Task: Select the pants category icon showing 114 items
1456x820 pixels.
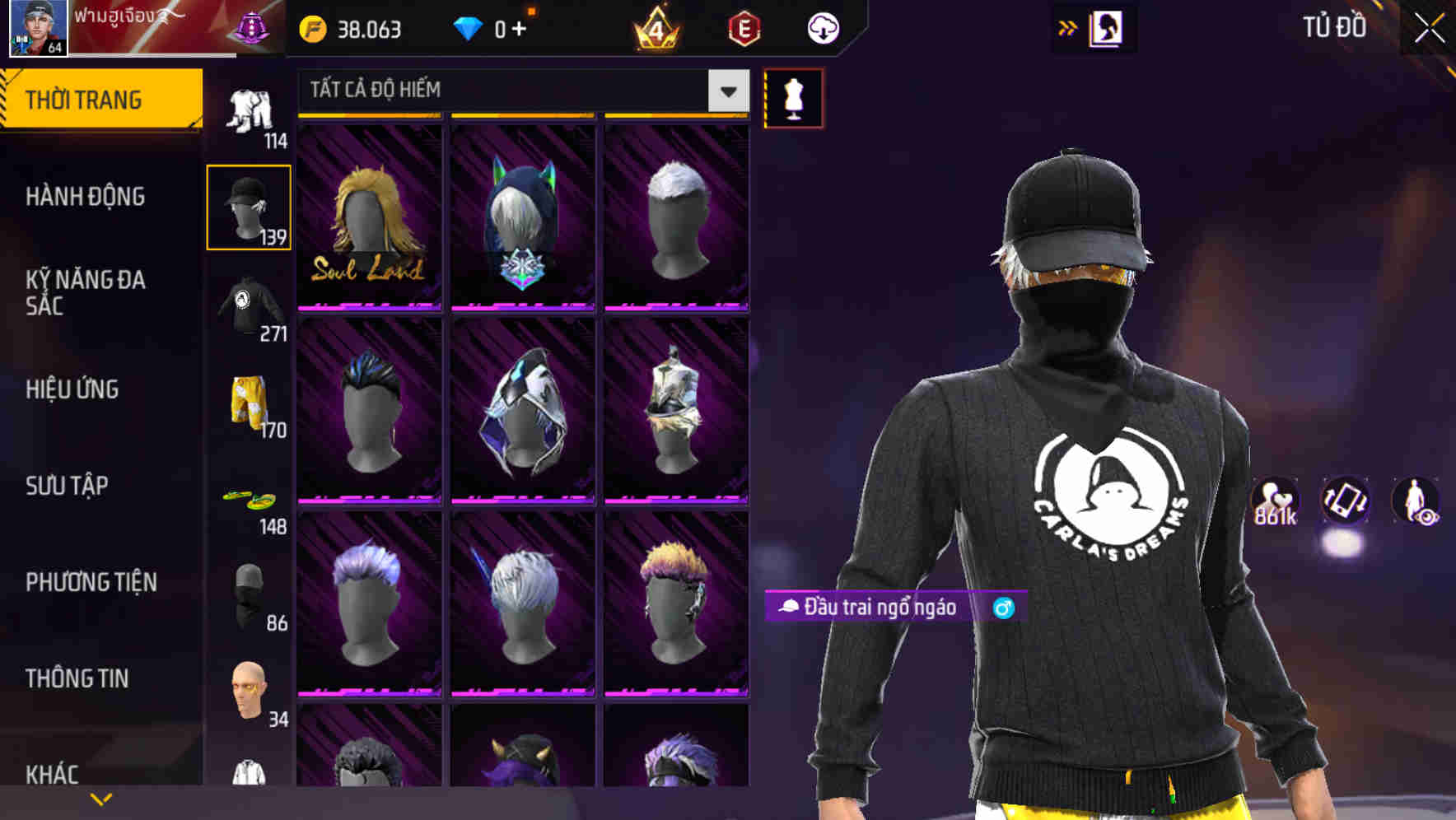Action: tap(249, 111)
